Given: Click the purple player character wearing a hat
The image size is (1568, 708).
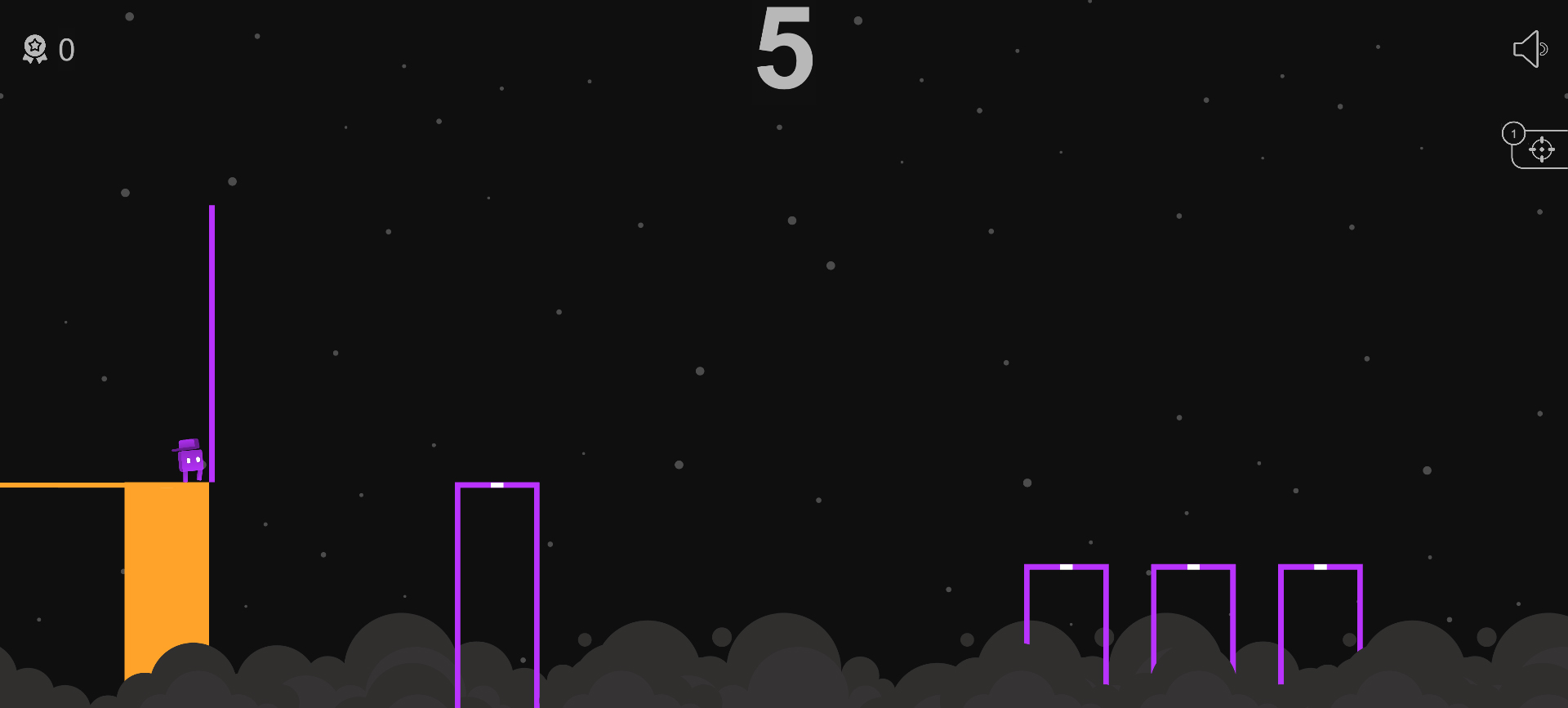Looking at the screenshot, I should pos(189,460).
